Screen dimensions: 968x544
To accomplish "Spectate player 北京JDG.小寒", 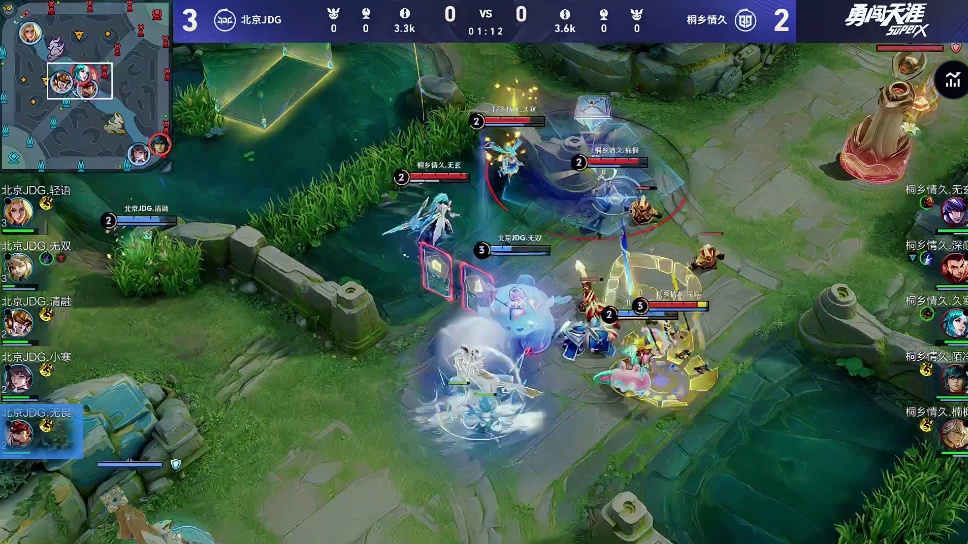I will (x=17, y=377).
